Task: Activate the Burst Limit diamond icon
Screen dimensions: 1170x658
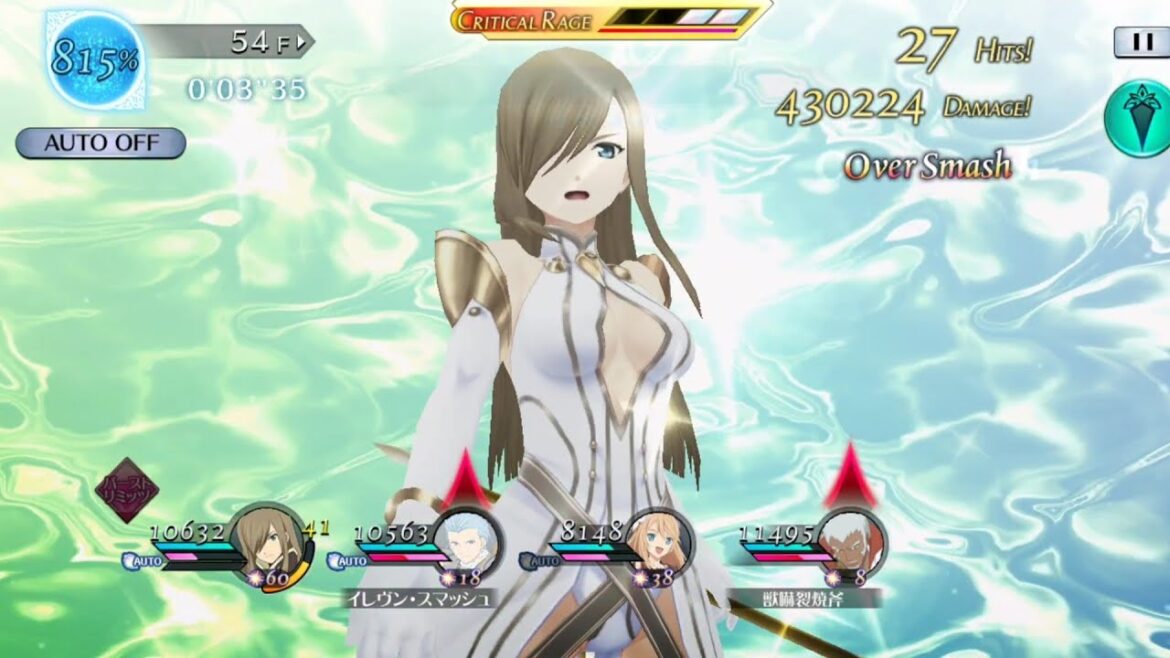Action: [127, 489]
